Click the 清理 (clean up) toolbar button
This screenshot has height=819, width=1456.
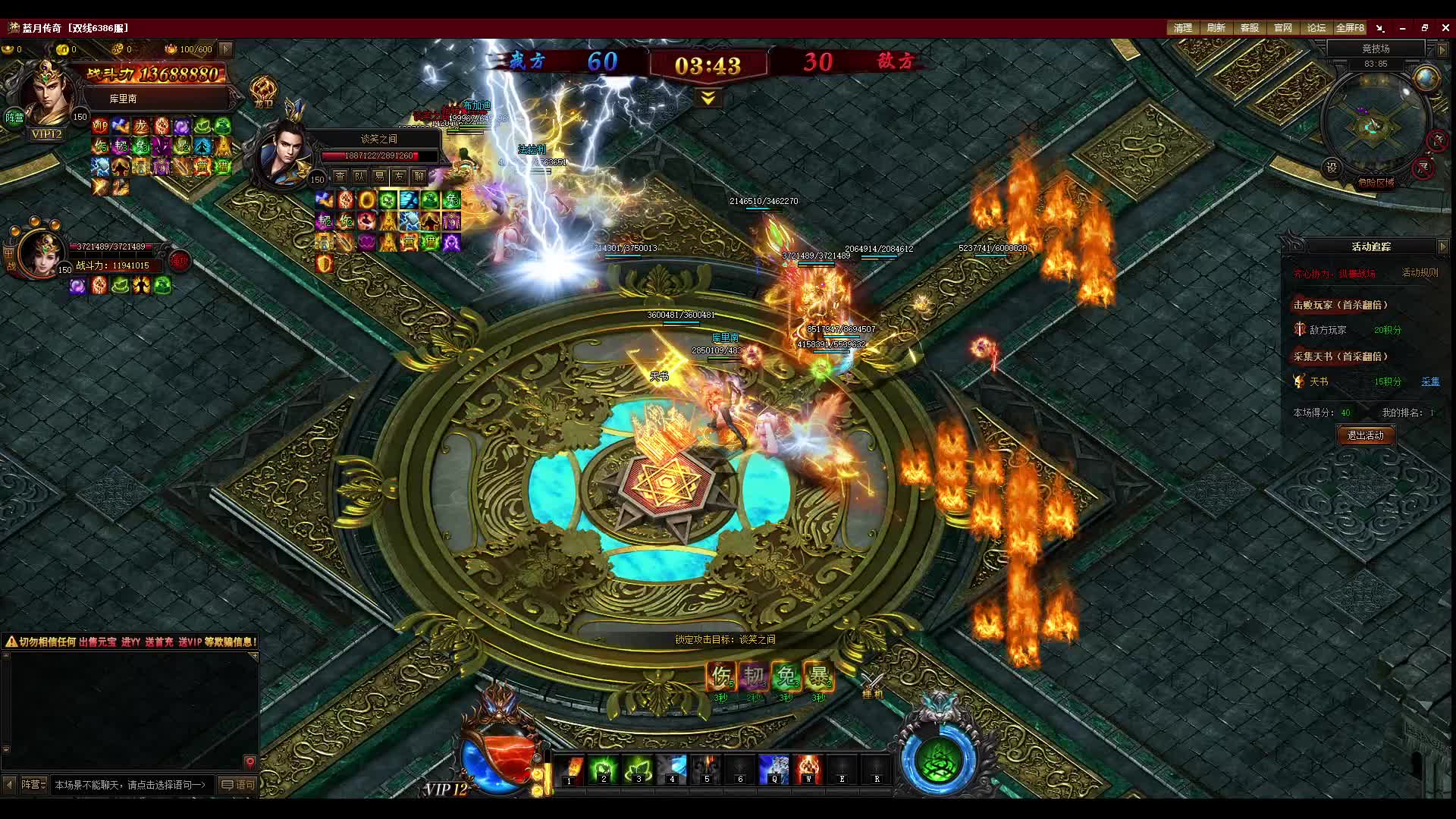point(1182,28)
